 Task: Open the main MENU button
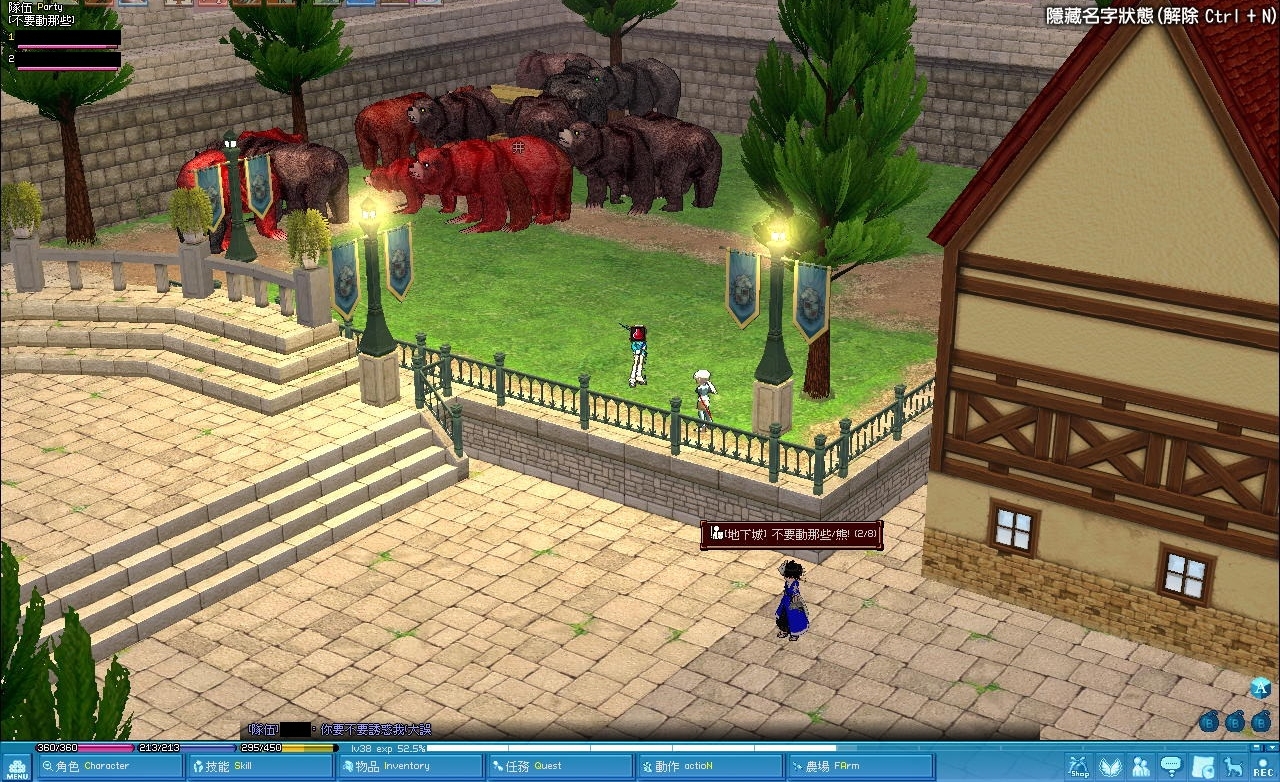[x=17, y=767]
